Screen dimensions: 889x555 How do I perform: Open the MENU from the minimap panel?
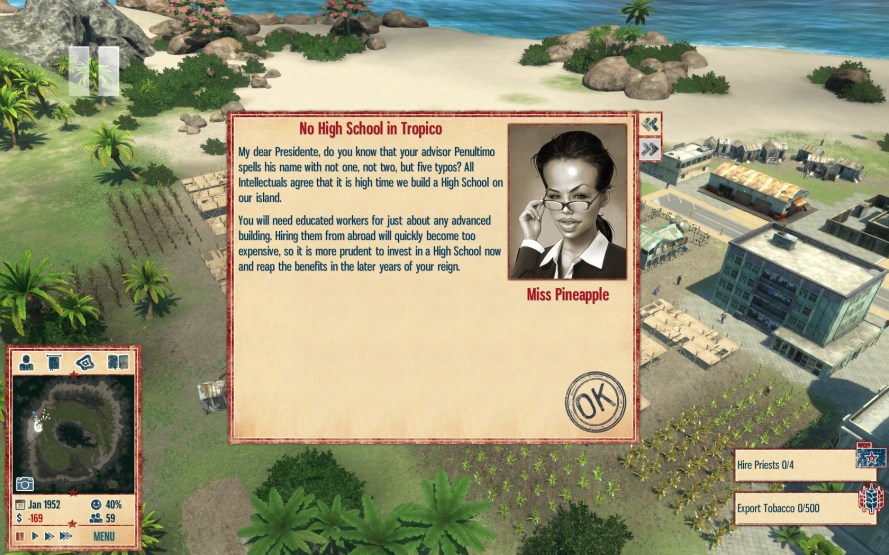[x=104, y=536]
